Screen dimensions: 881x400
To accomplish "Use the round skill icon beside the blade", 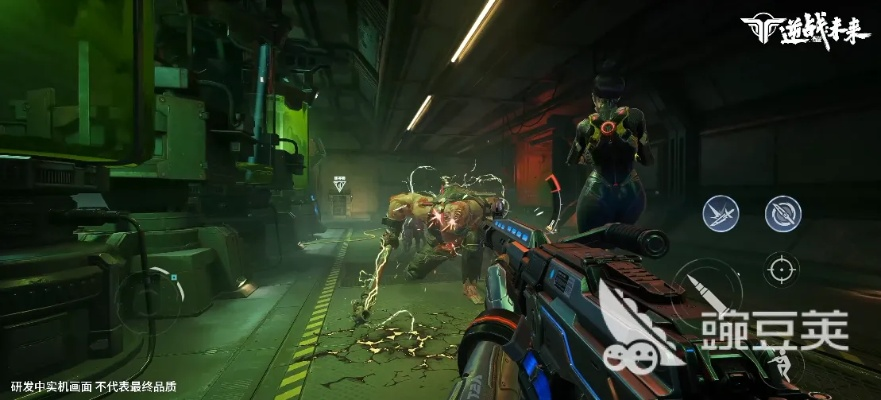I will point(782,213).
